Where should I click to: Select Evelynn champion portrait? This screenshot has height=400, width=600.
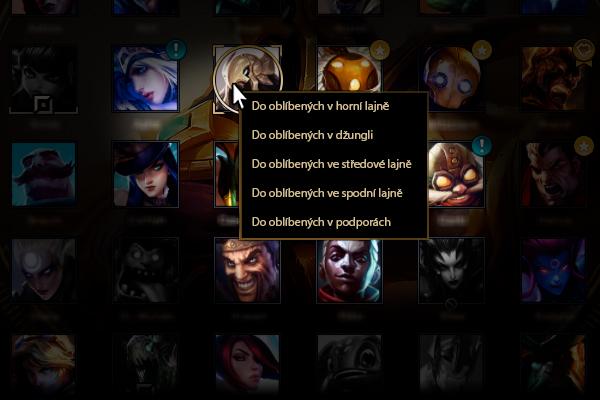(555, 270)
